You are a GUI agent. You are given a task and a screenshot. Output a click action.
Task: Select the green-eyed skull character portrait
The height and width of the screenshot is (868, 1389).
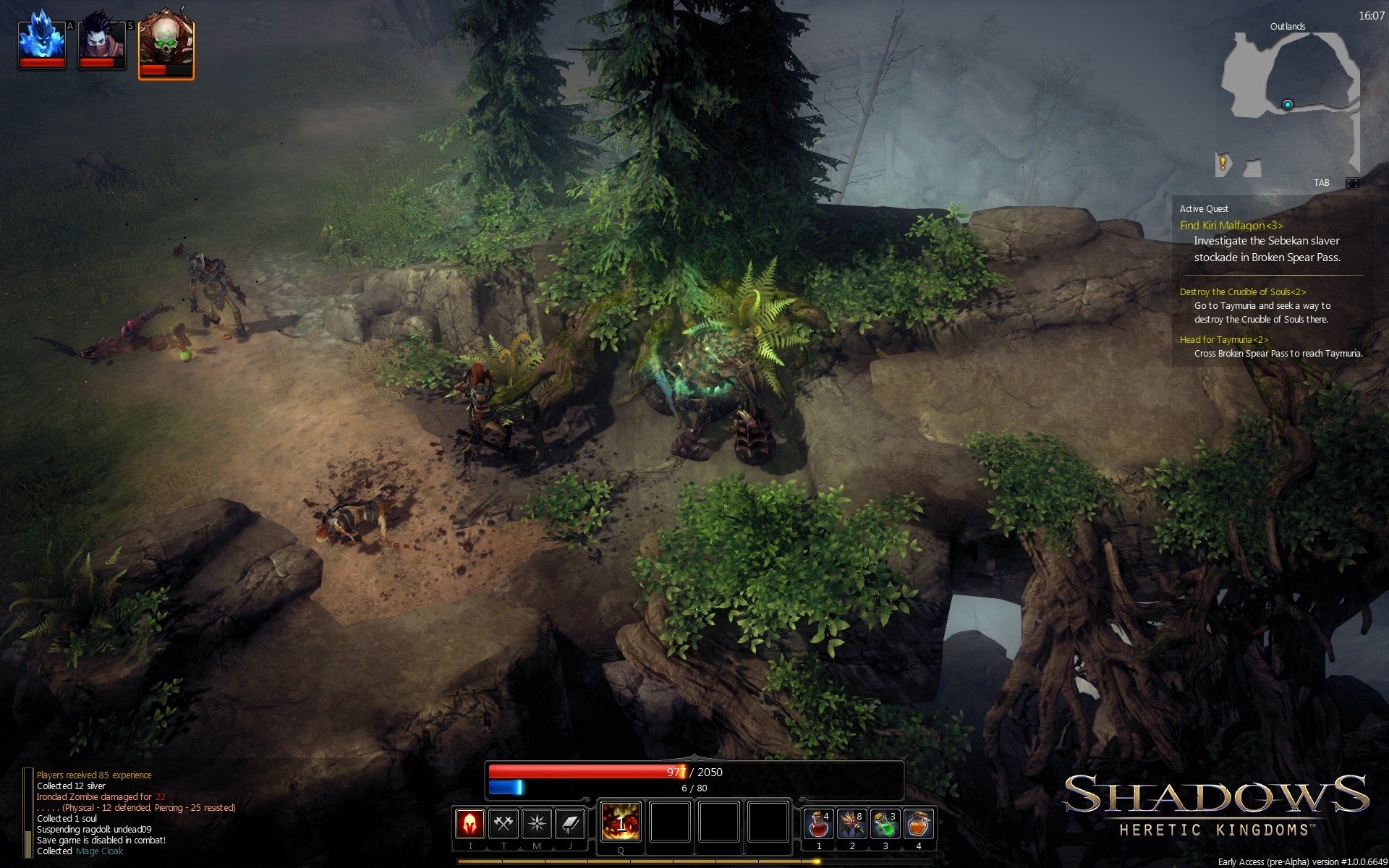click(166, 43)
